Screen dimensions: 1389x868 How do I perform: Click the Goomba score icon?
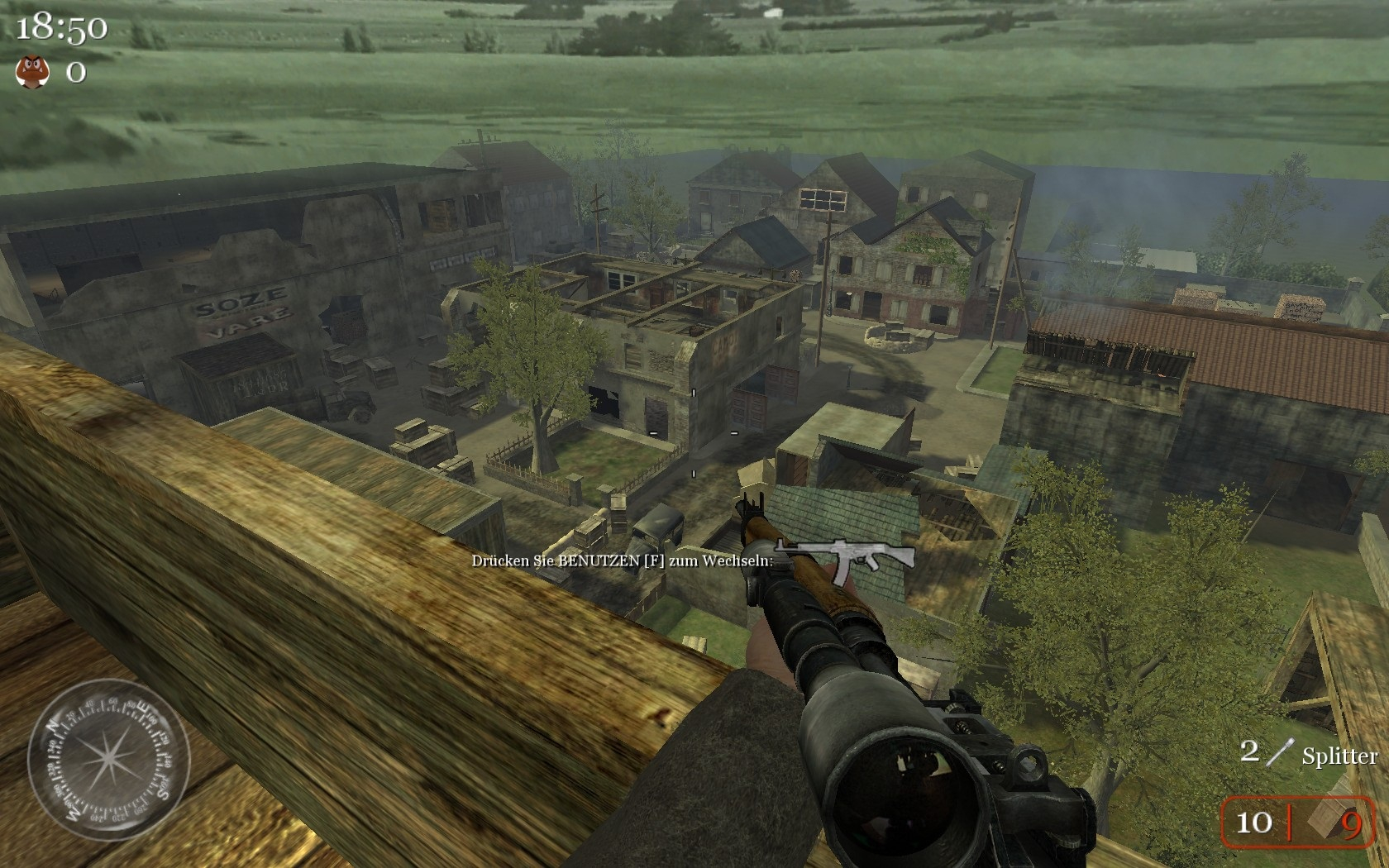[32, 72]
